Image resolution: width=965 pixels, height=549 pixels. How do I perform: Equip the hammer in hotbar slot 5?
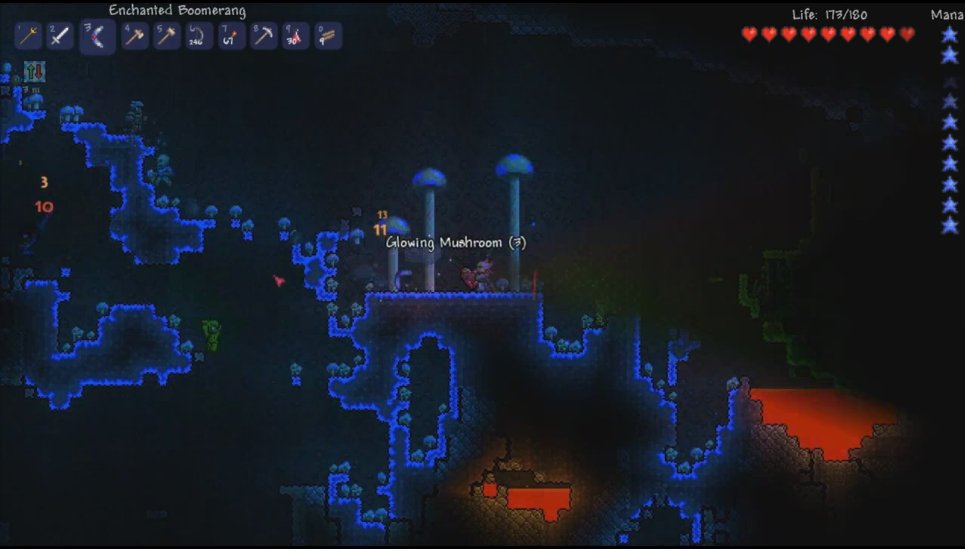click(x=166, y=37)
